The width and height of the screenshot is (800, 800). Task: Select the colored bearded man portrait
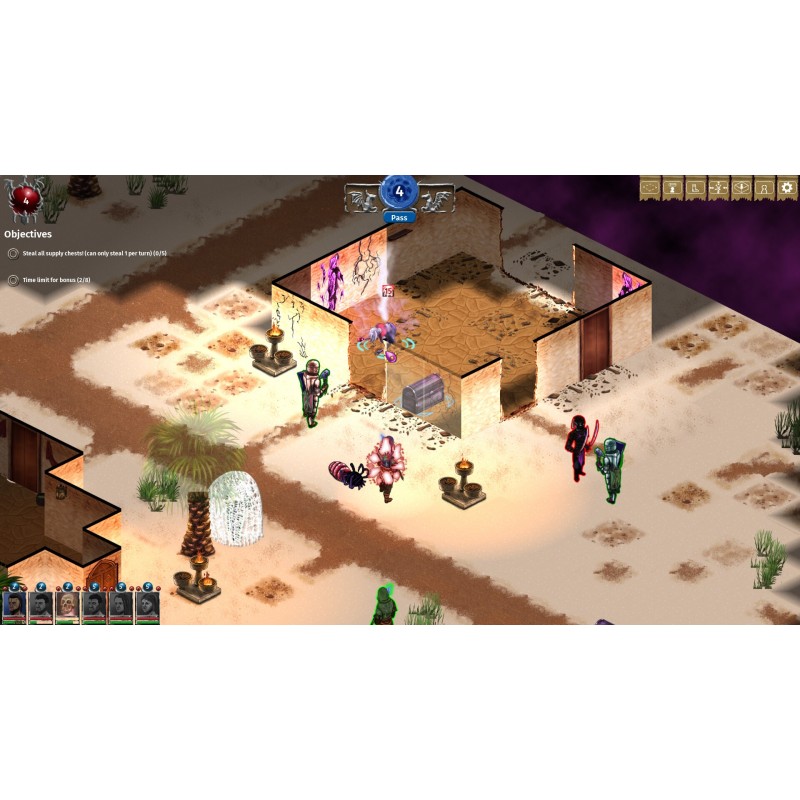[14, 606]
